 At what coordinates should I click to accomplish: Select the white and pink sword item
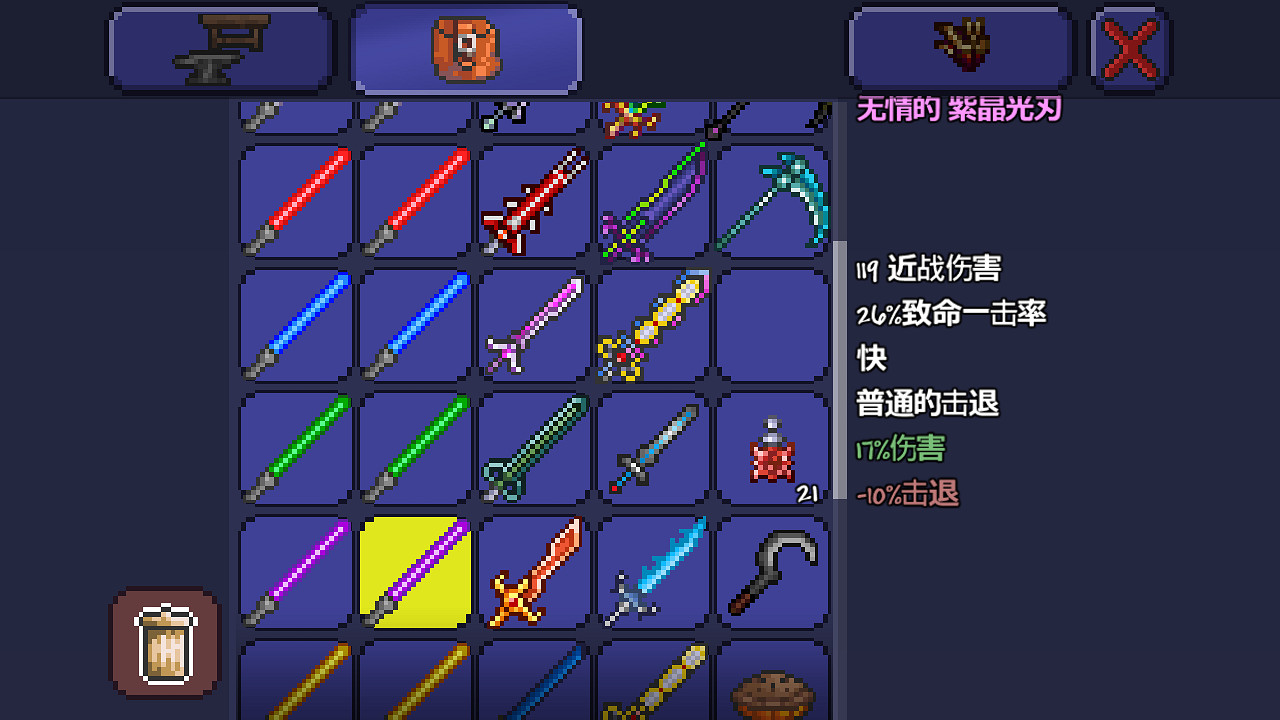tap(535, 325)
